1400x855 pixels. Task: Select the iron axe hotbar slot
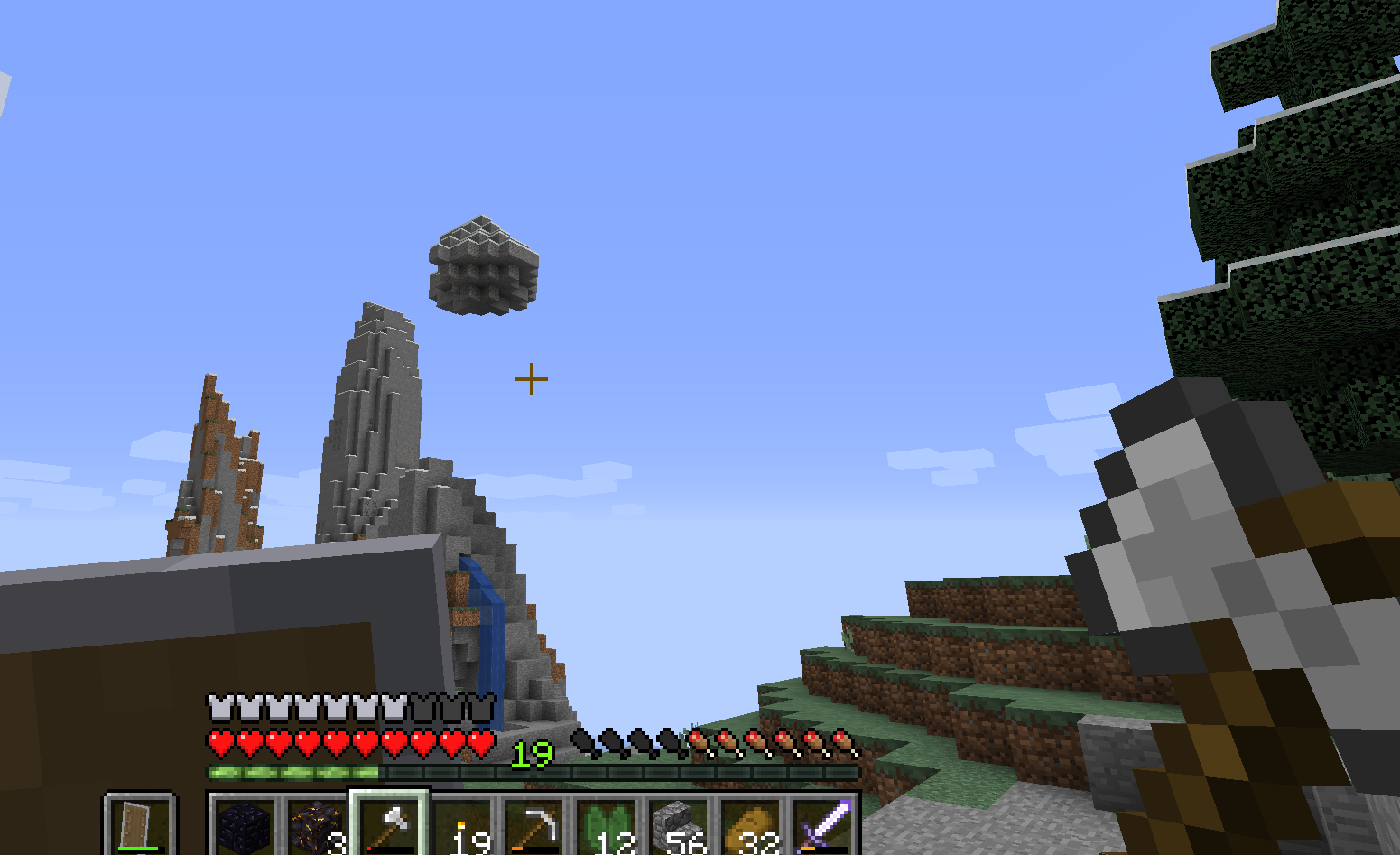[x=389, y=825]
